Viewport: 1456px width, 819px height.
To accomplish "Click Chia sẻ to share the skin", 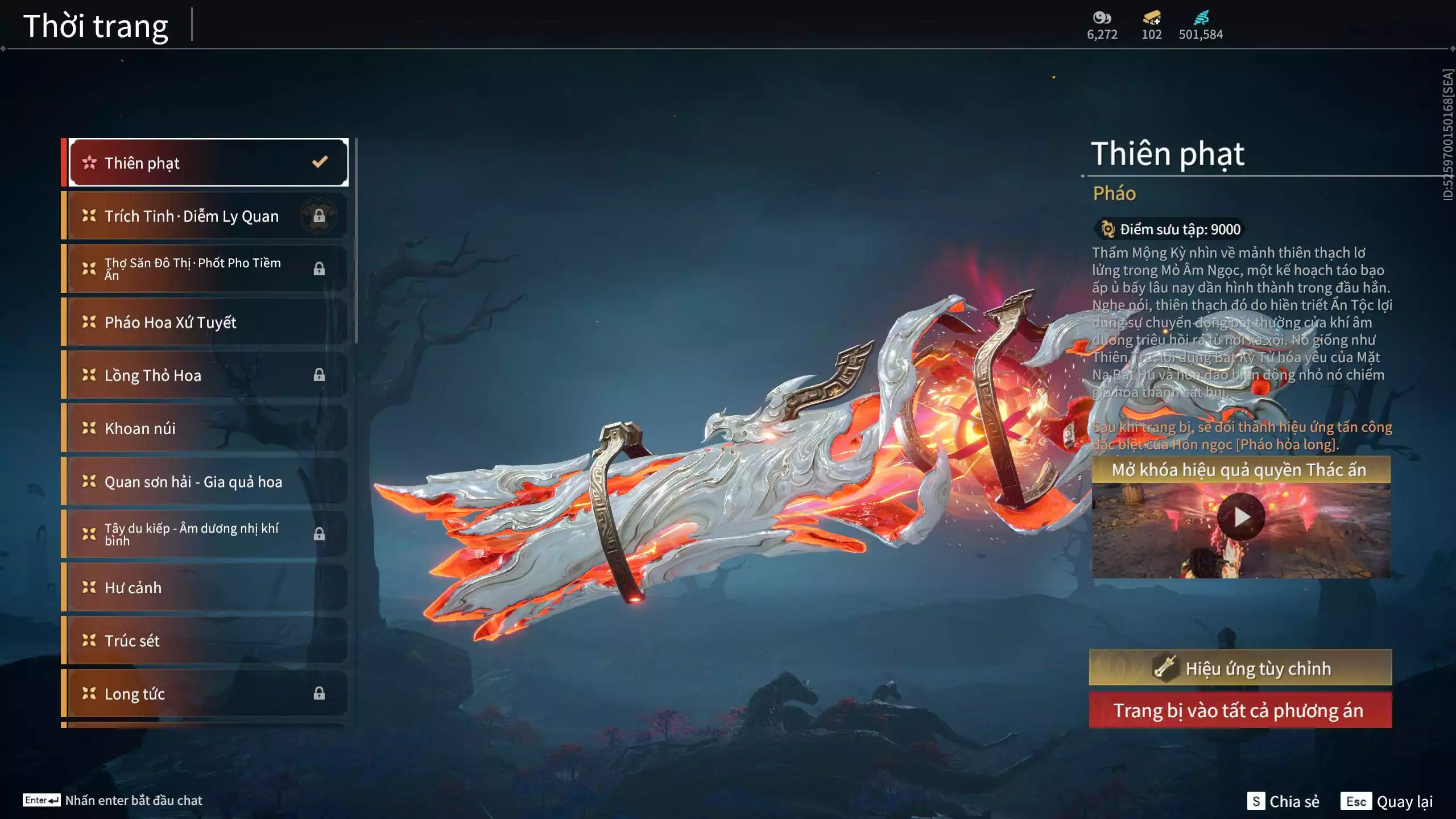I will click(x=1283, y=801).
